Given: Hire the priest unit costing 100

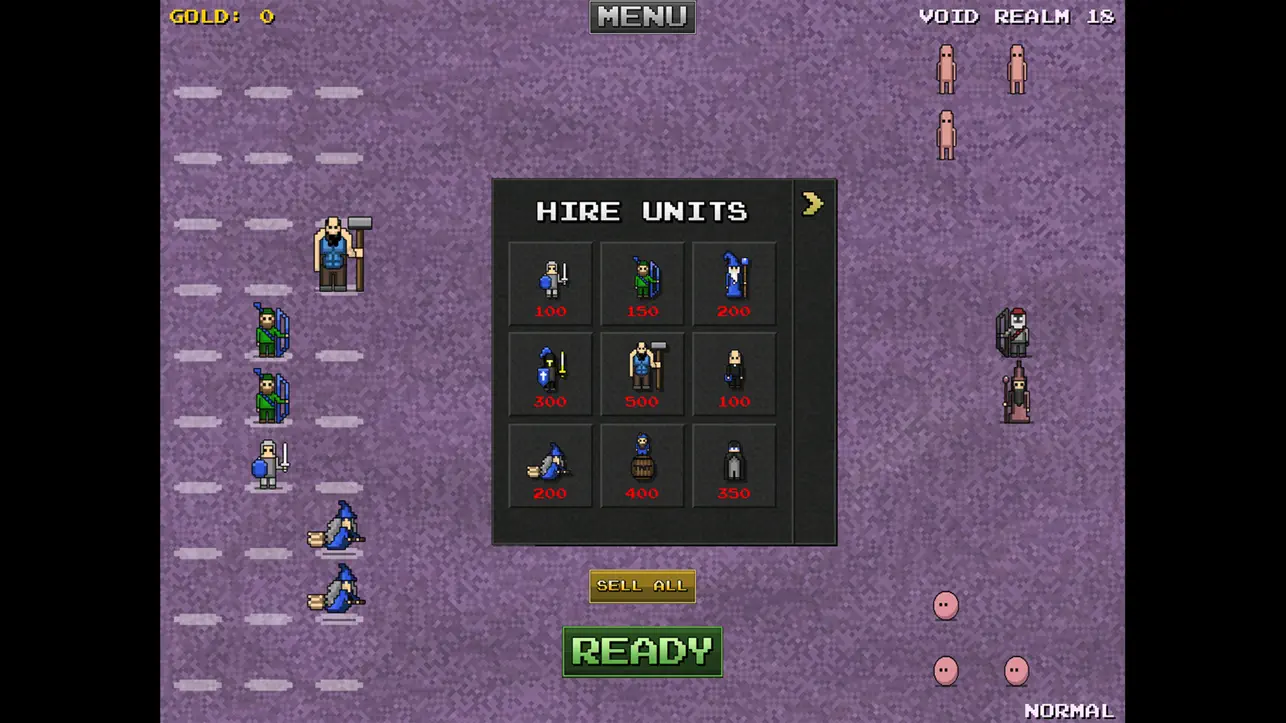Looking at the screenshot, I should click(733, 374).
